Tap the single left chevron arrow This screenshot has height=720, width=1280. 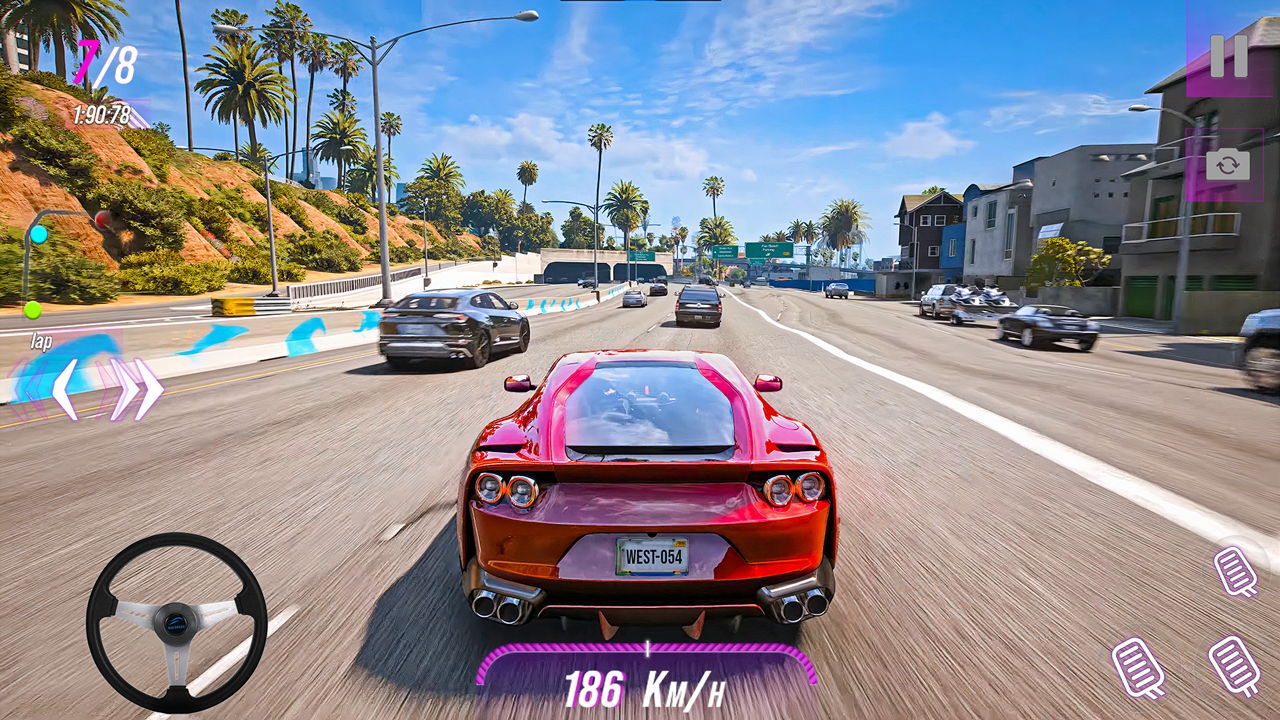[66, 391]
